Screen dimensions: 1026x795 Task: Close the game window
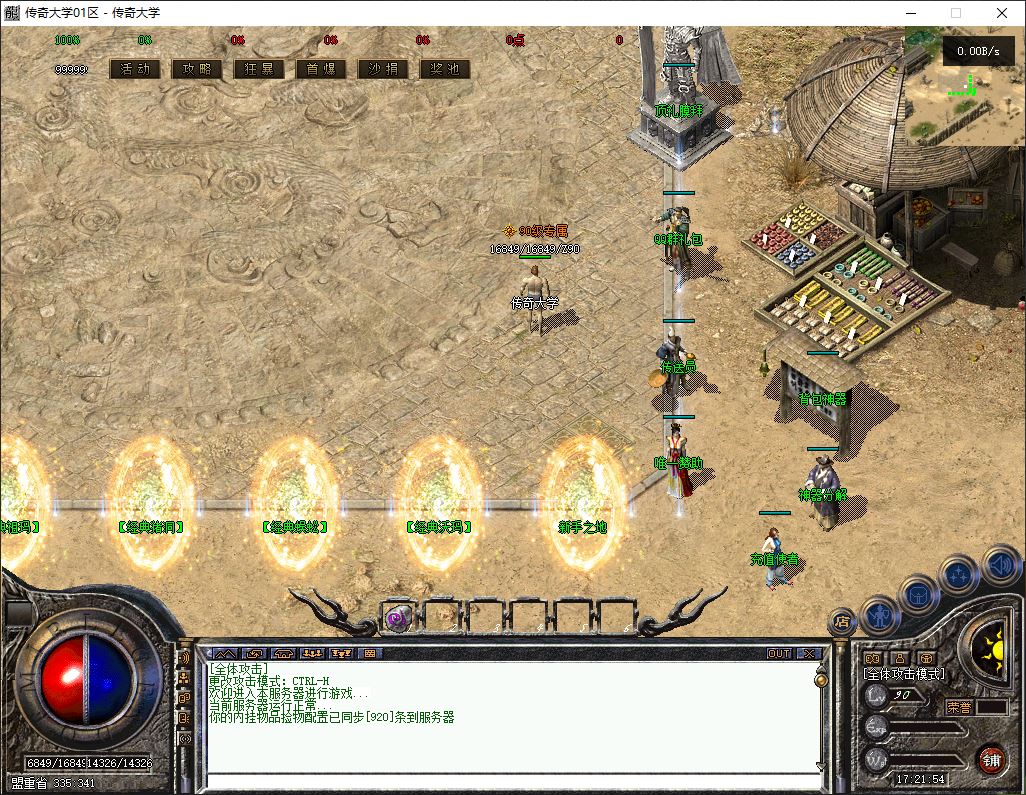1002,13
